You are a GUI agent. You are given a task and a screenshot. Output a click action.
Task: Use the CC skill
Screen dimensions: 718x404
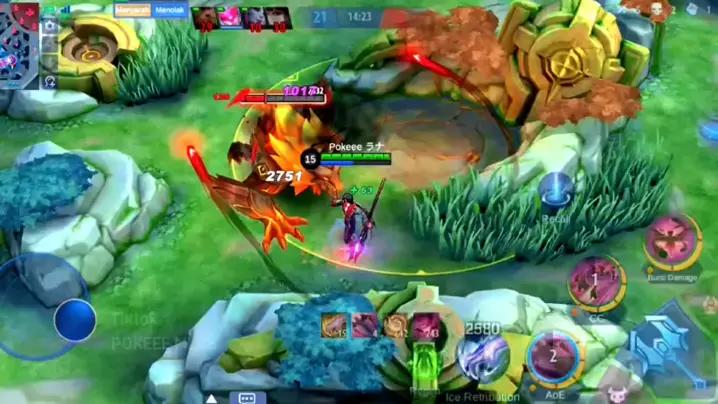tap(596, 281)
